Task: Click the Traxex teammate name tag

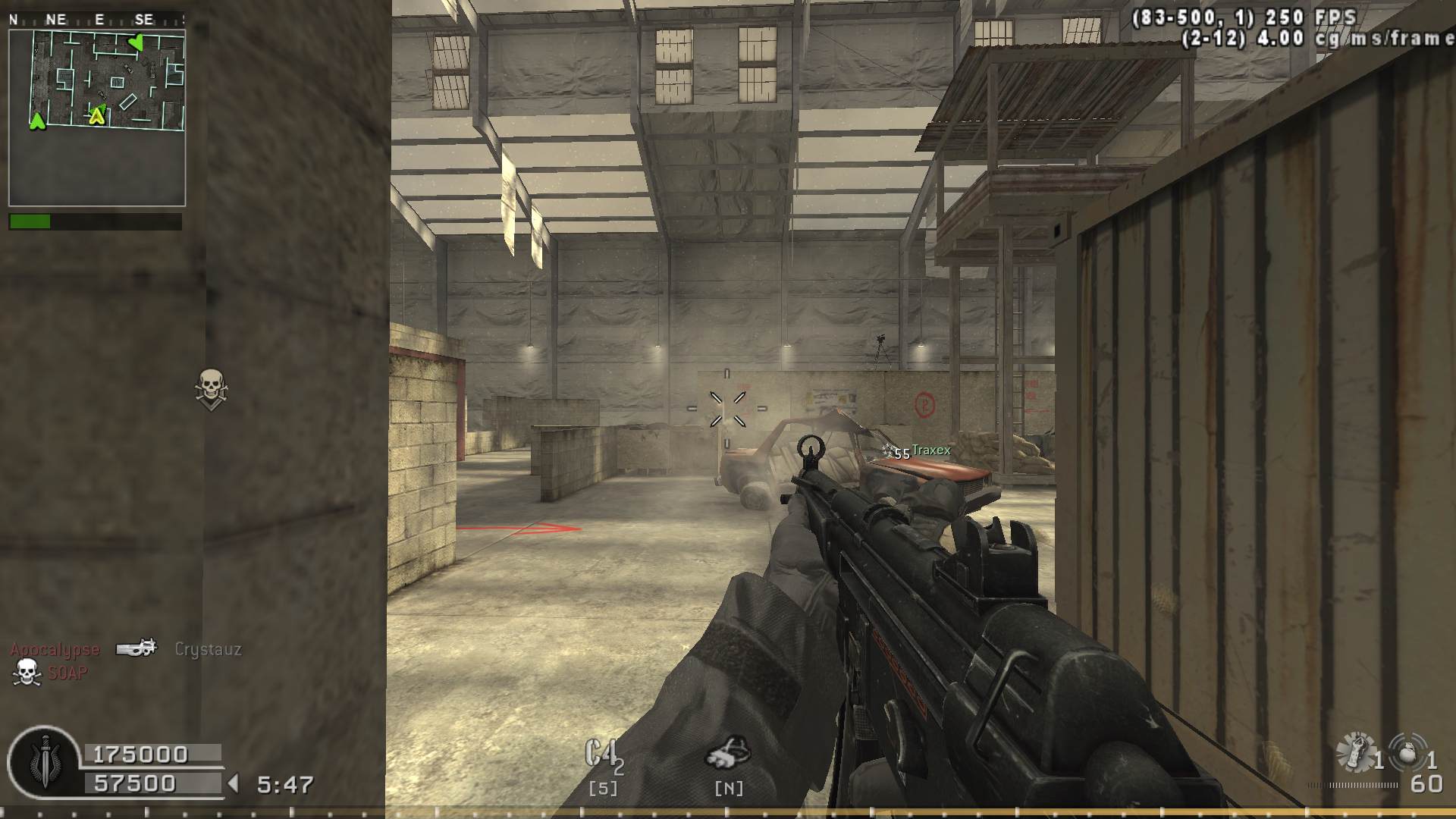Action: pos(930,450)
